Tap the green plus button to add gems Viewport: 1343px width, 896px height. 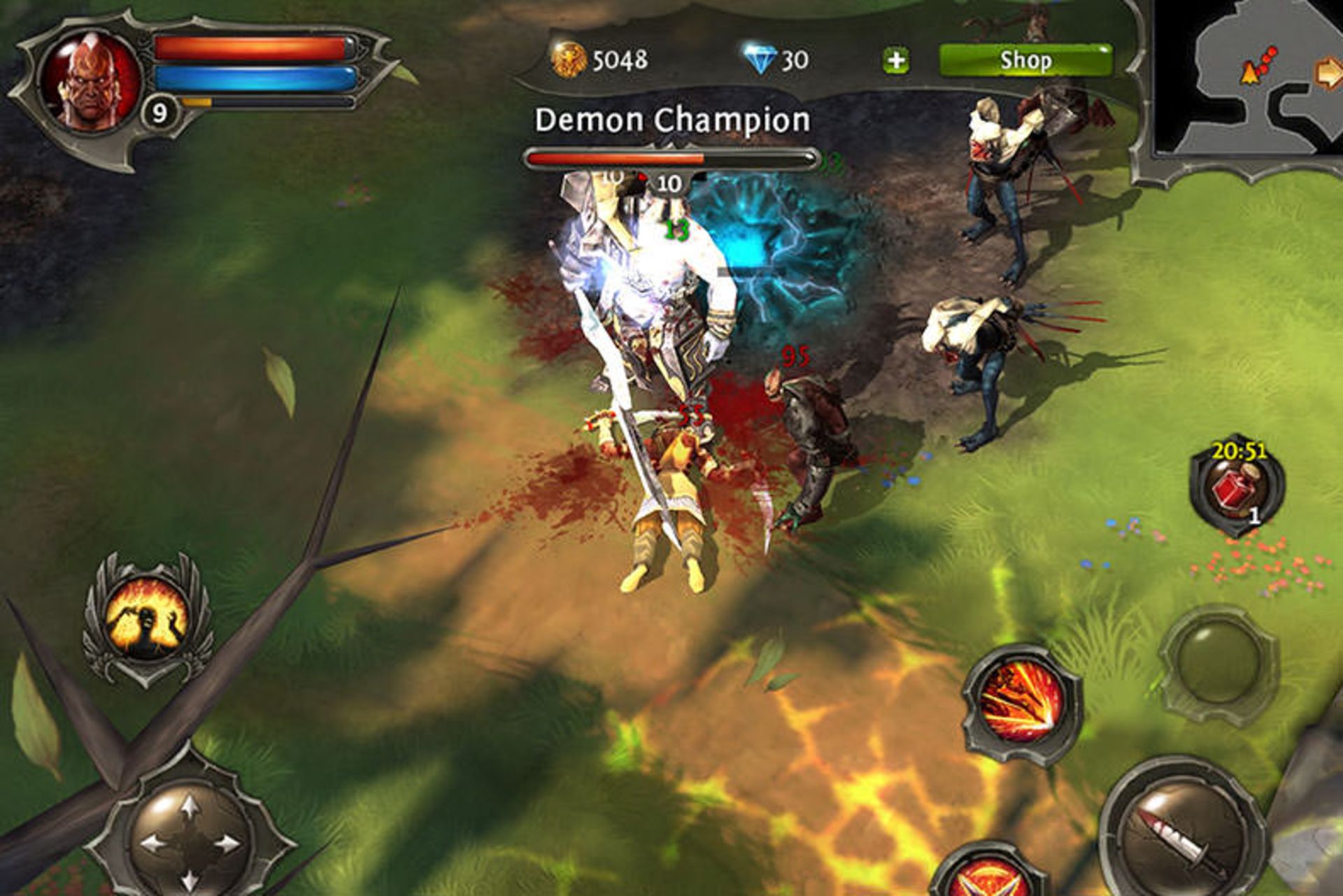pos(896,61)
